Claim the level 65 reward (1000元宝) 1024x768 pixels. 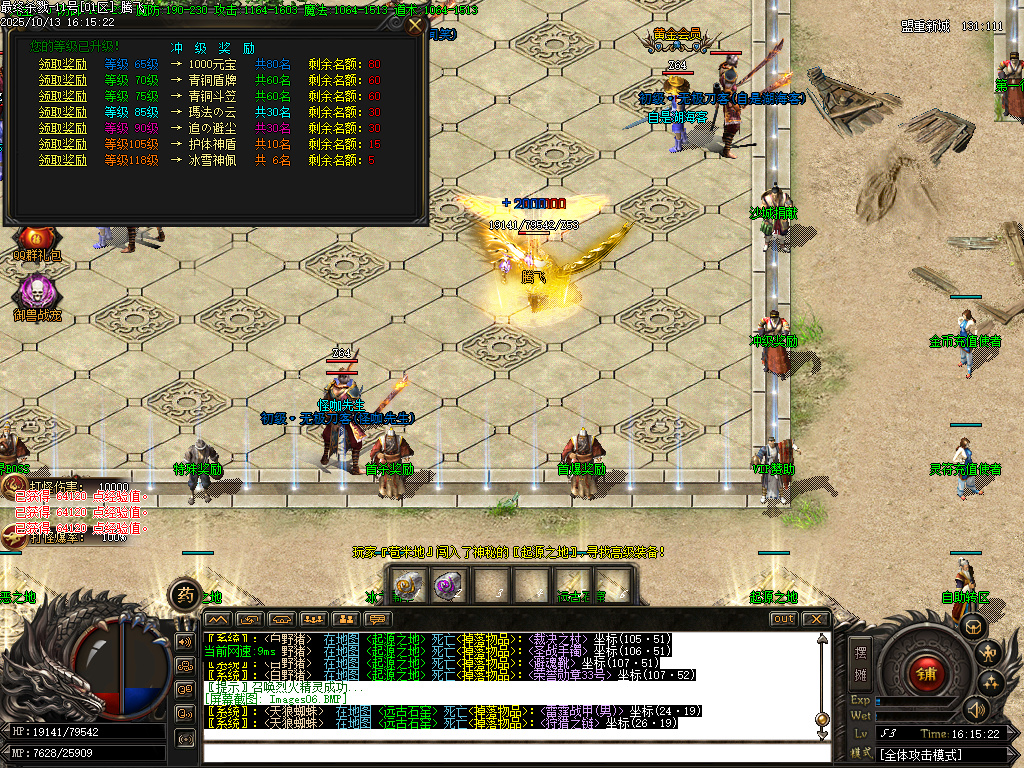point(63,64)
